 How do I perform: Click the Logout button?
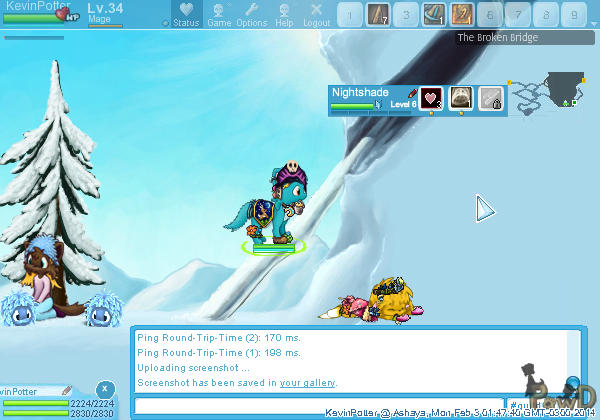pos(316,14)
